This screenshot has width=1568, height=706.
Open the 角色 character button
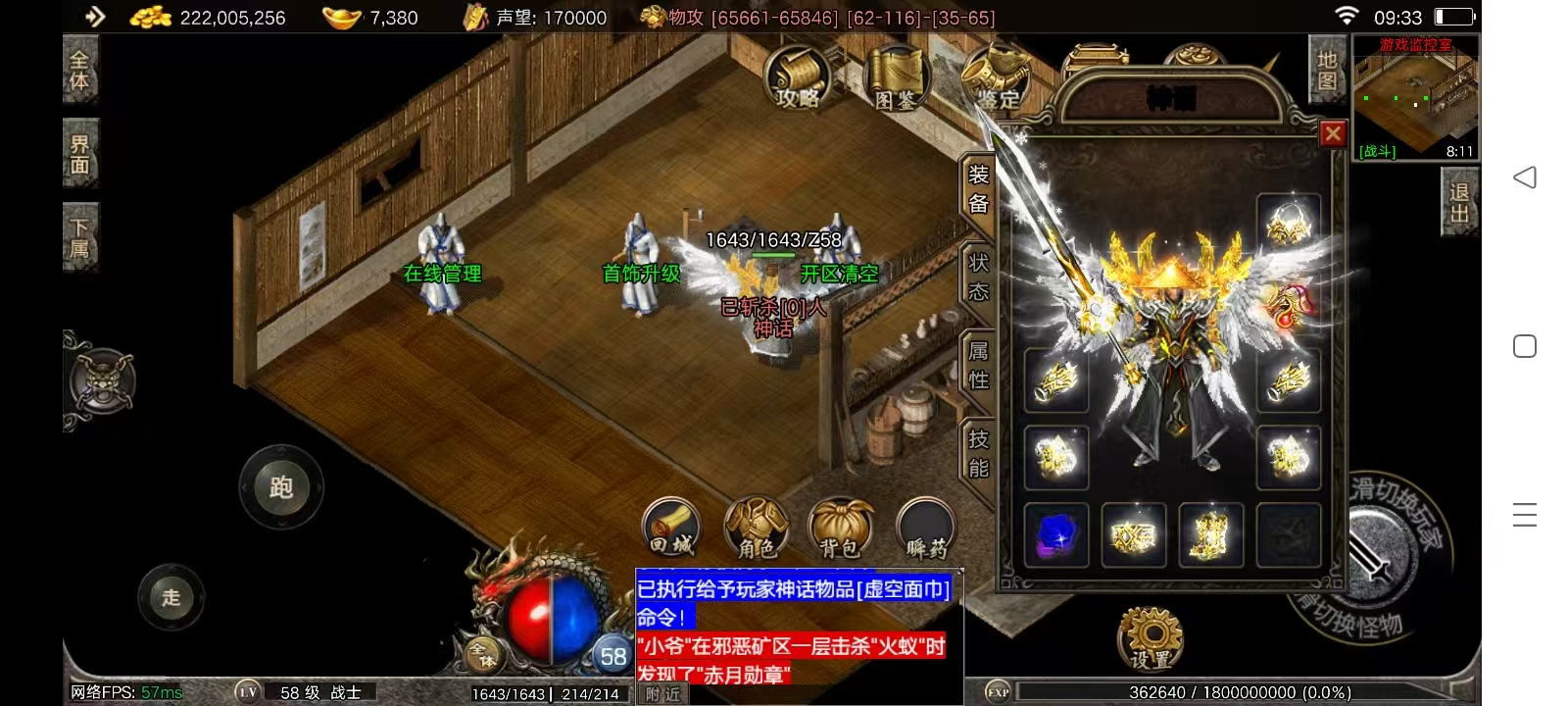click(x=756, y=528)
